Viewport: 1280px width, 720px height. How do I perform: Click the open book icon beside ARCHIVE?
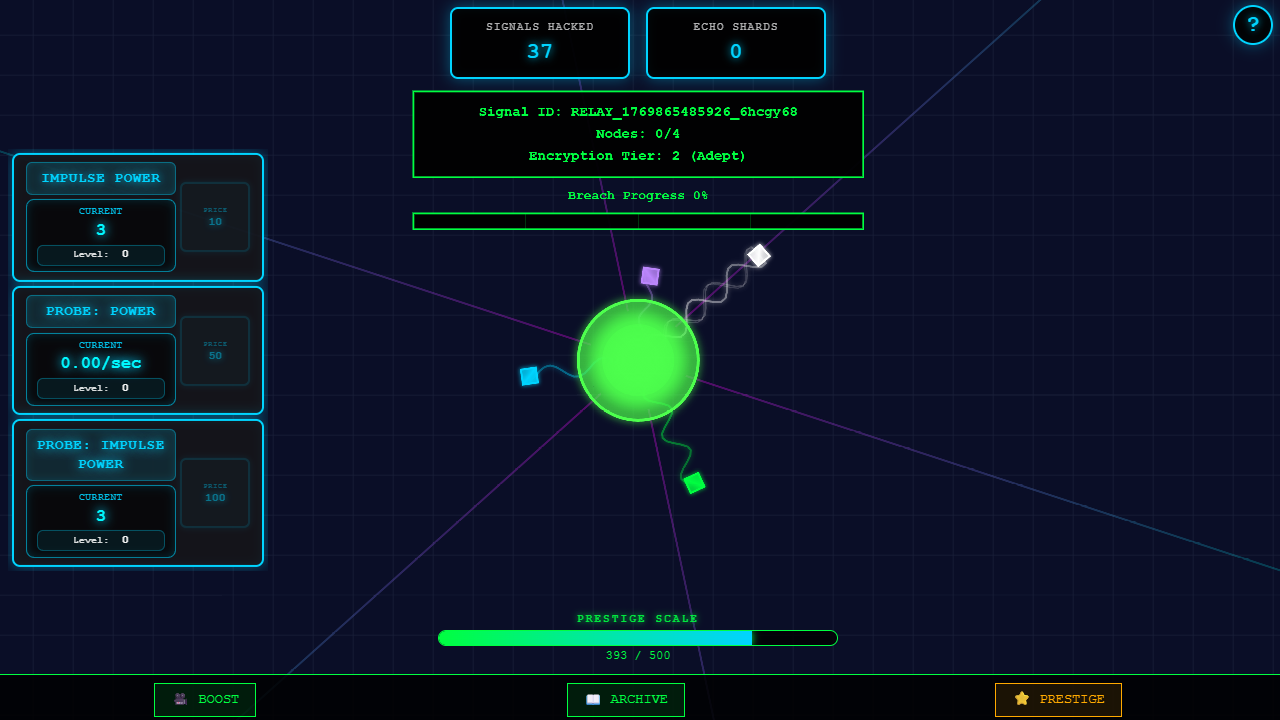(x=594, y=699)
